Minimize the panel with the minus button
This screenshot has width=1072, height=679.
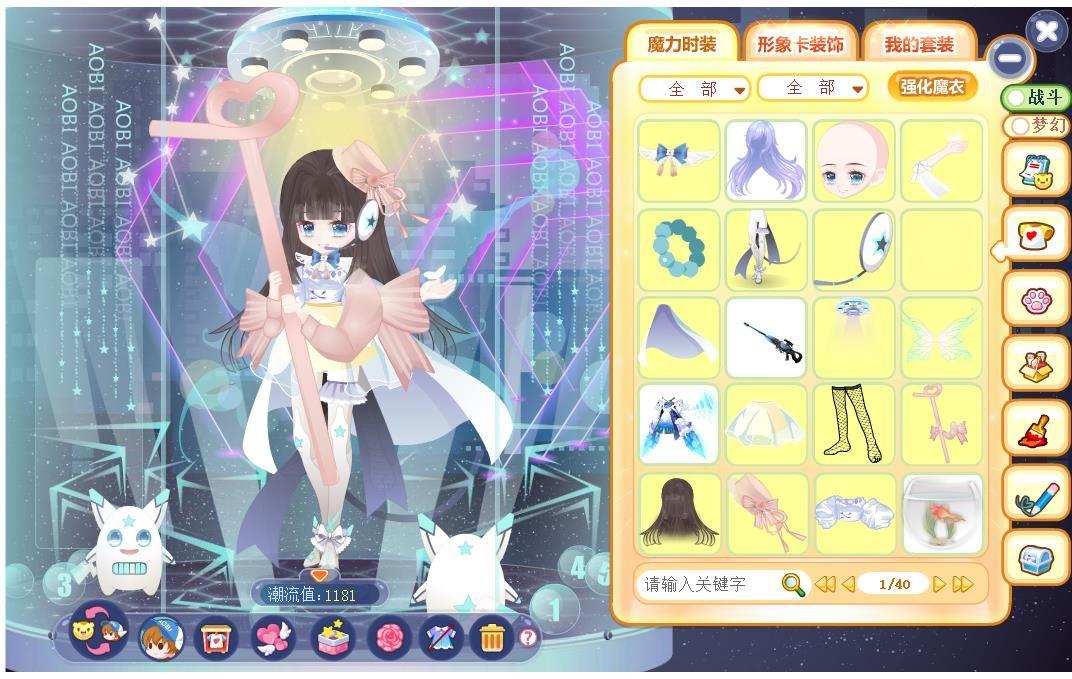[x=1010, y=58]
